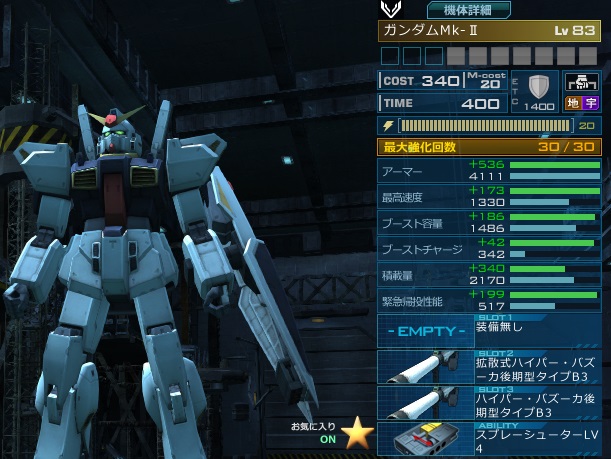611x459 pixels.
Task: Click the shield 1400 icon
Action: (540, 90)
